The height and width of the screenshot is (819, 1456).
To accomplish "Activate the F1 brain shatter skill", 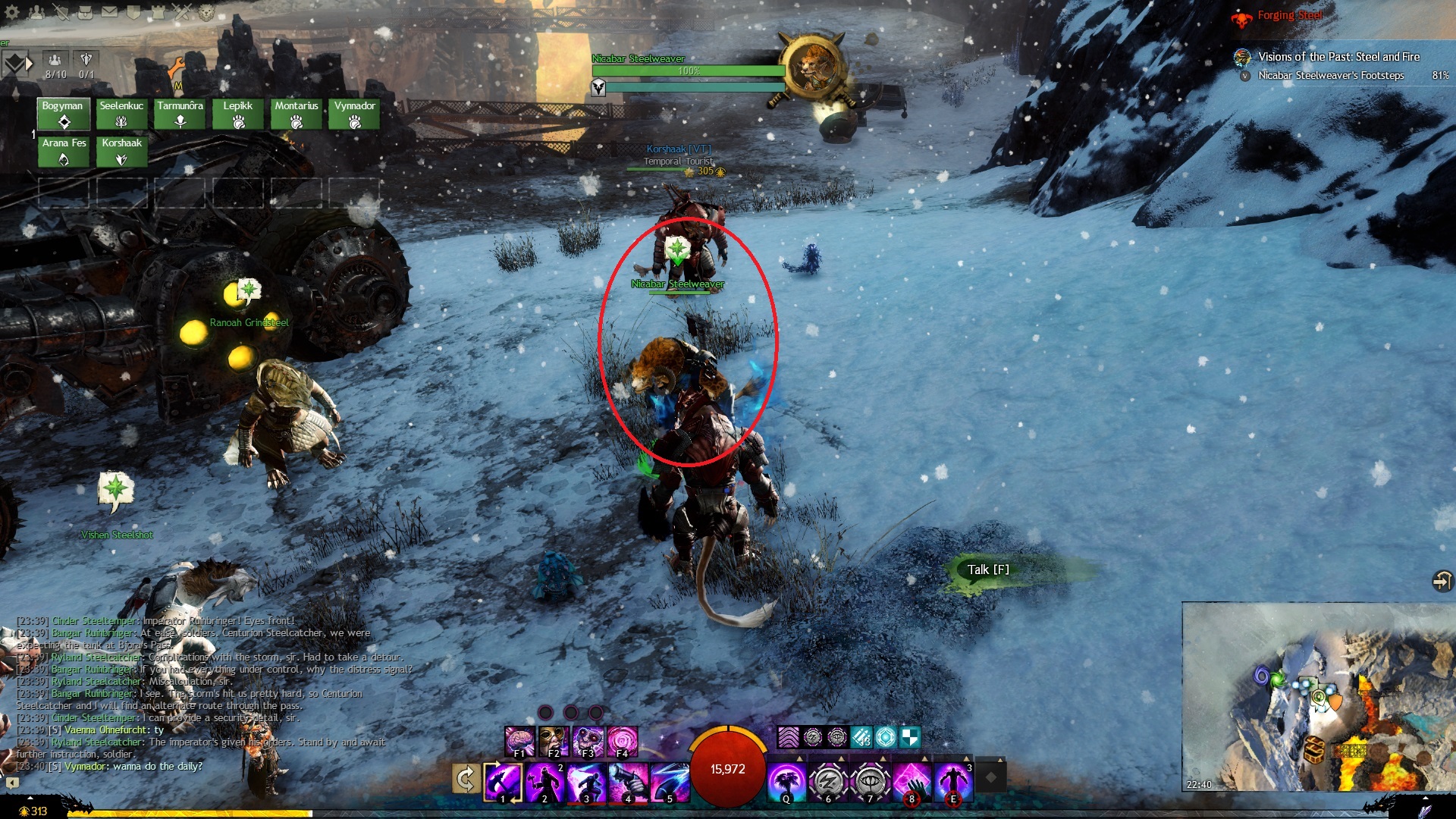I will (x=520, y=741).
